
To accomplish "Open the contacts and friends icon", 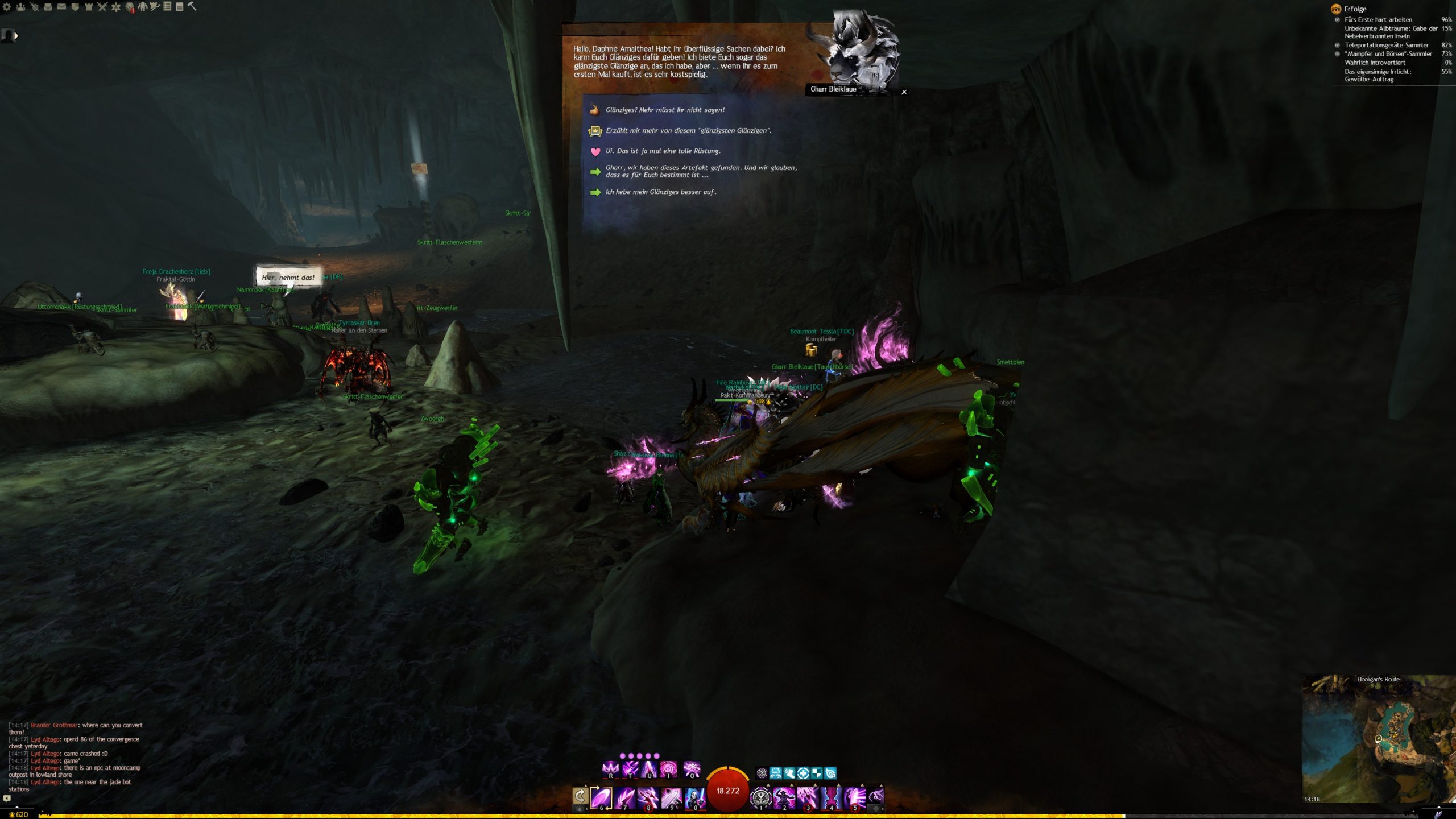I will click(x=20, y=7).
